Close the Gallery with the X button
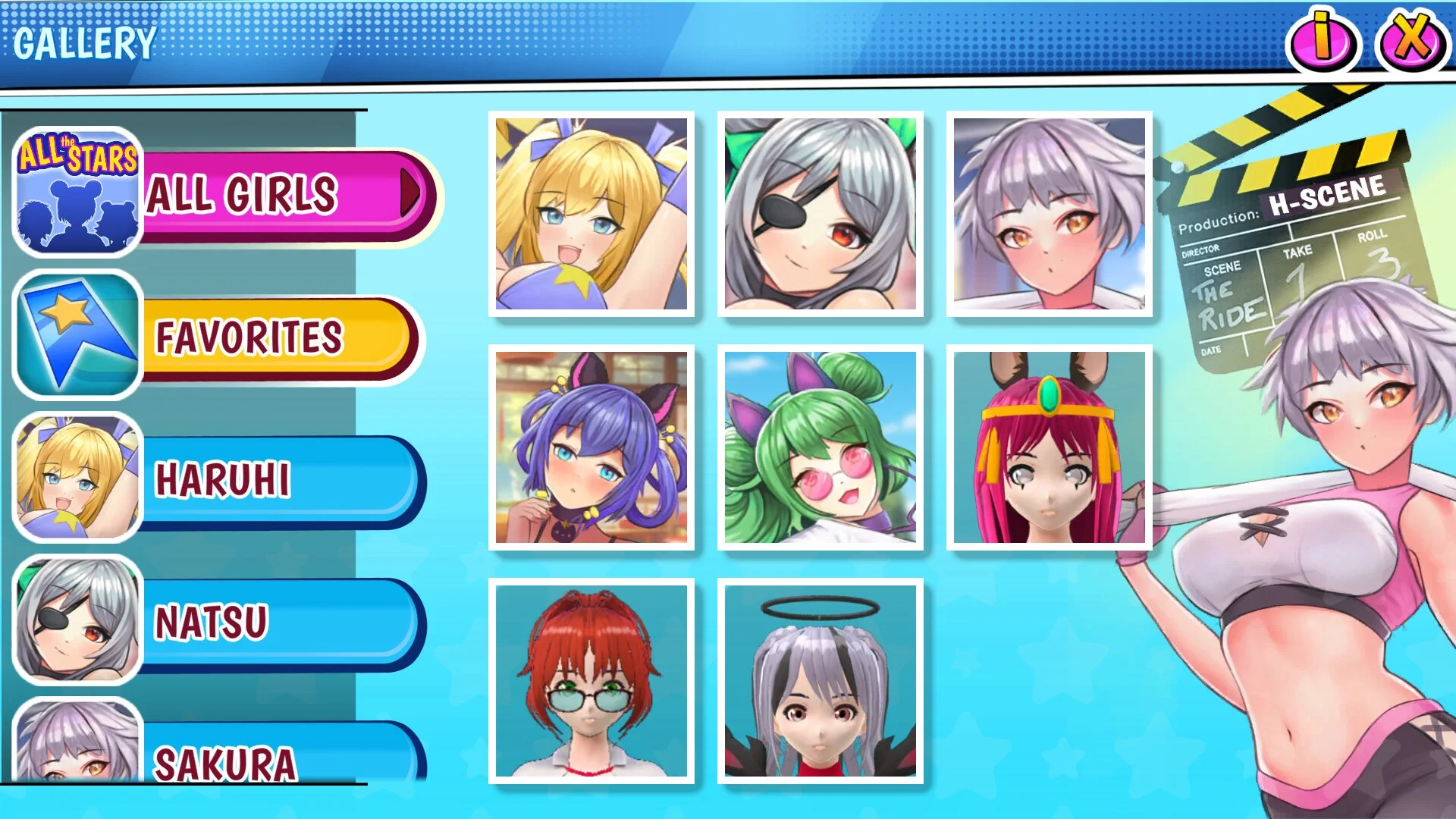Viewport: 1456px width, 819px height. point(1410,40)
